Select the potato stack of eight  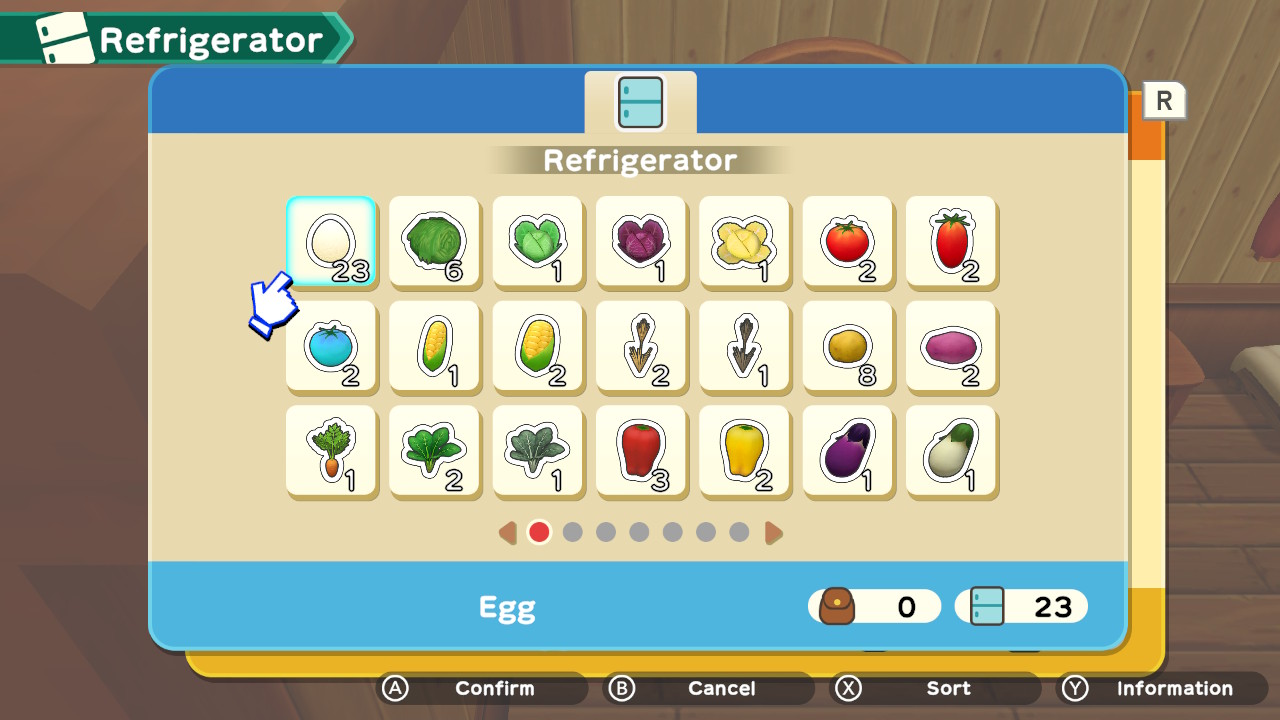848,346
